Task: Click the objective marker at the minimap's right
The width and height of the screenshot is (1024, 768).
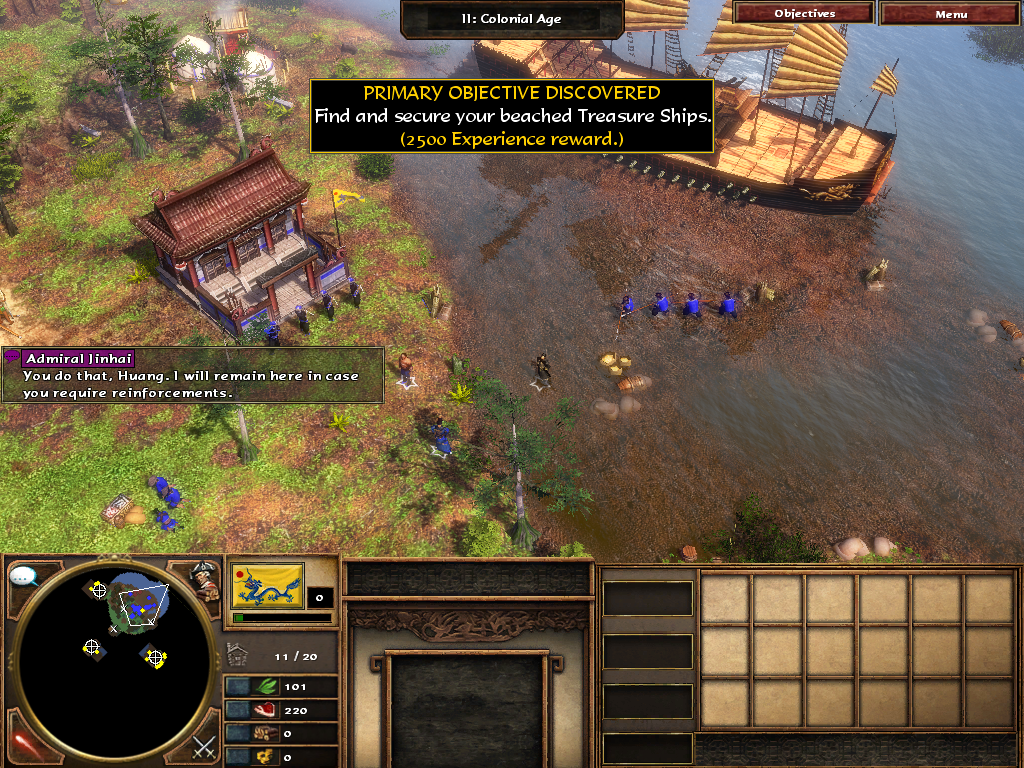Action: (155, 657)
